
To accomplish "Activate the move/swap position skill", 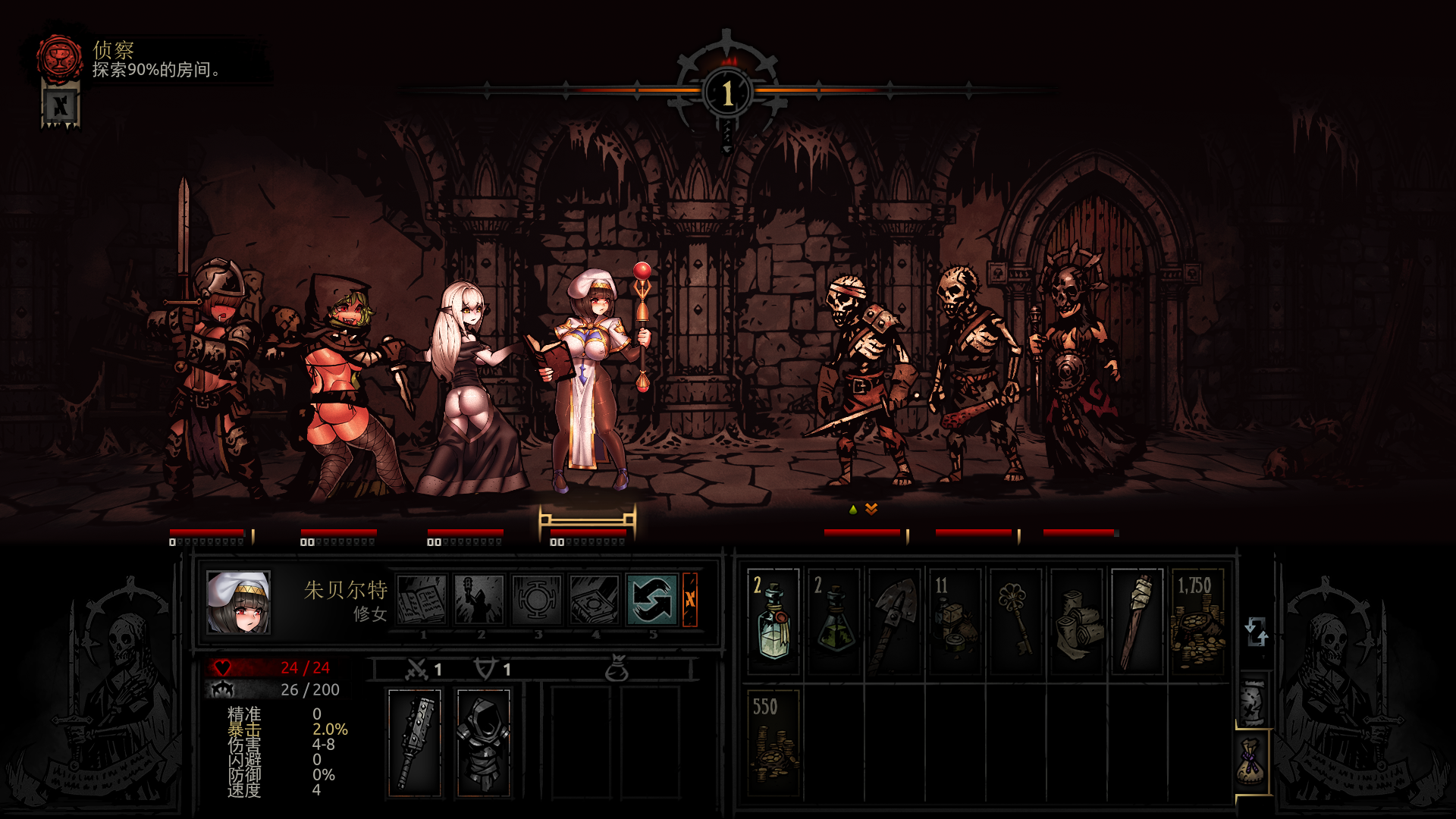I will point(652,599).
